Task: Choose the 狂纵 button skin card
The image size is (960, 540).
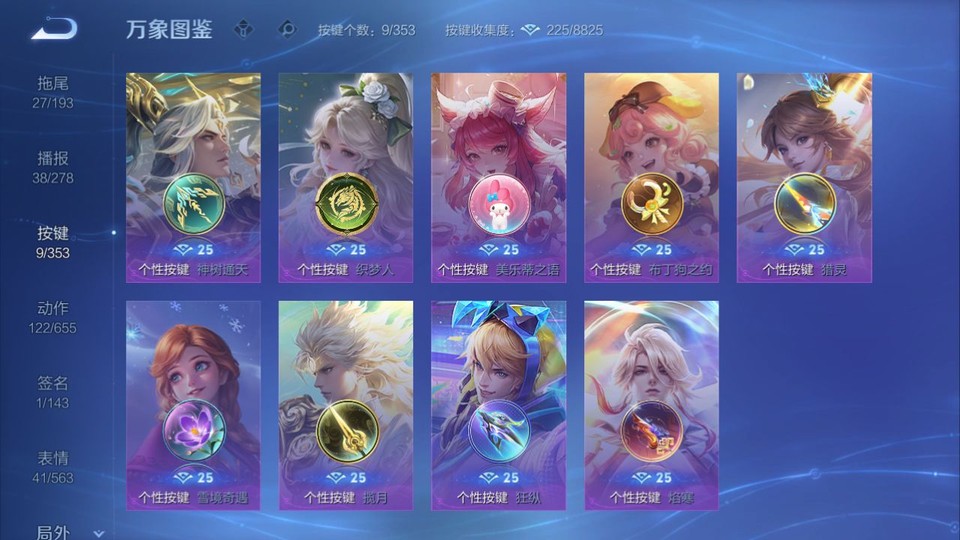Action: point(498,405)
